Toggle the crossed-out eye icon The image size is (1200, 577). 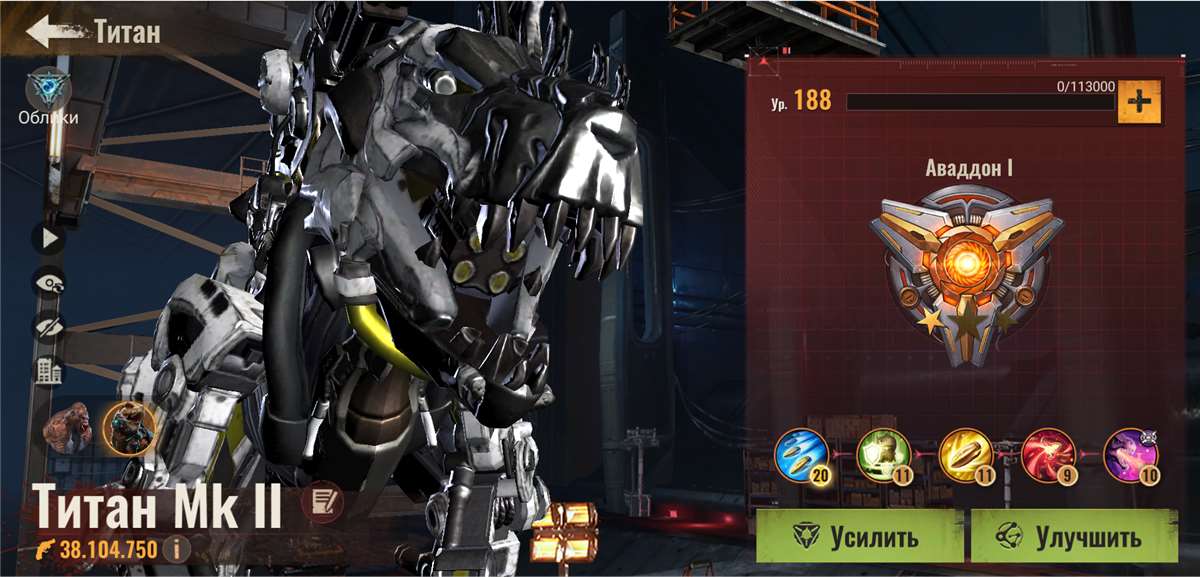pos(48,327)
